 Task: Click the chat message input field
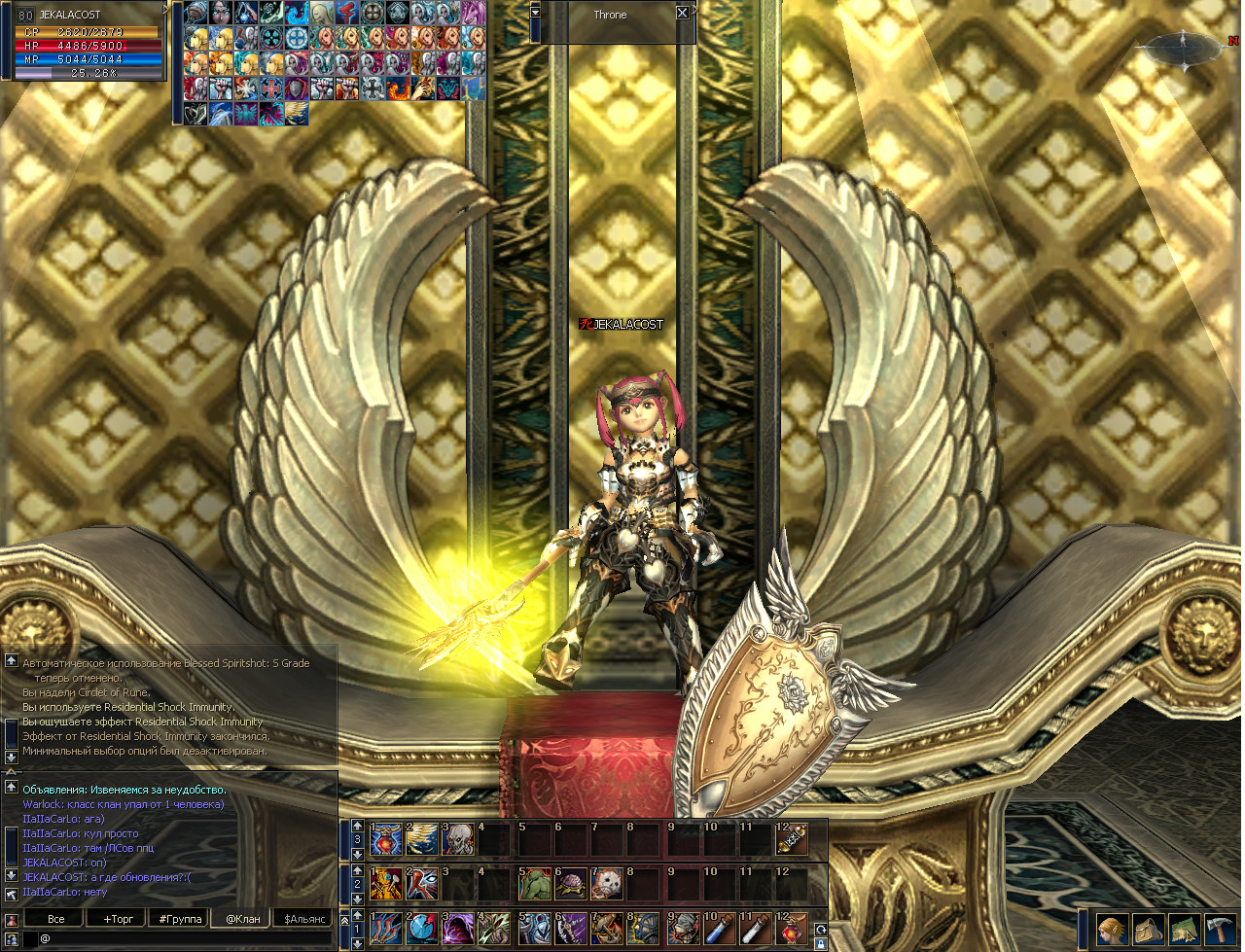click(x=185, y=938)
